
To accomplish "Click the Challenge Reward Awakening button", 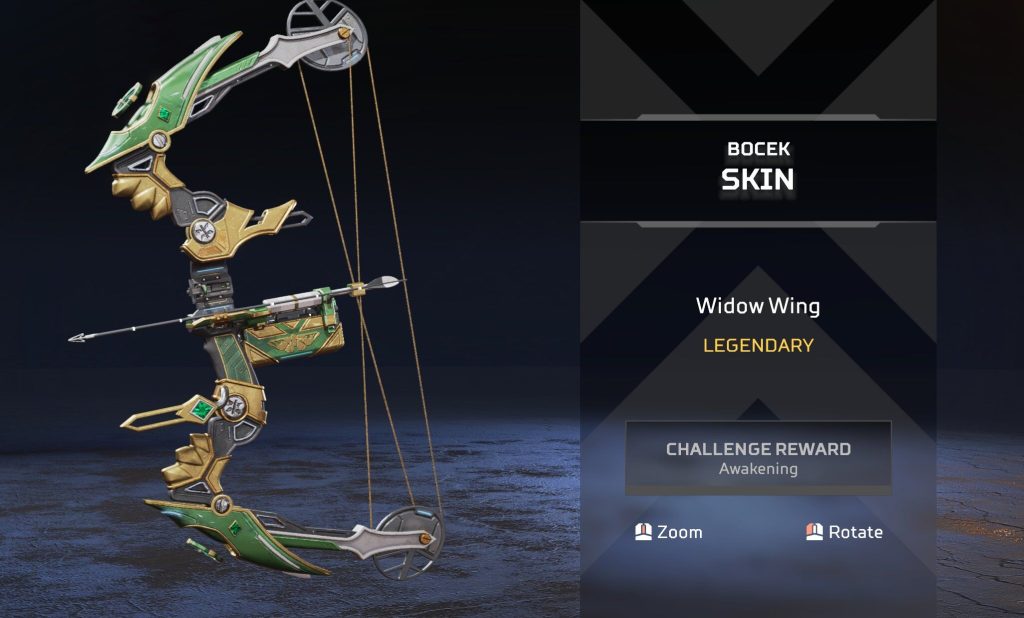I will pos(758,458).
